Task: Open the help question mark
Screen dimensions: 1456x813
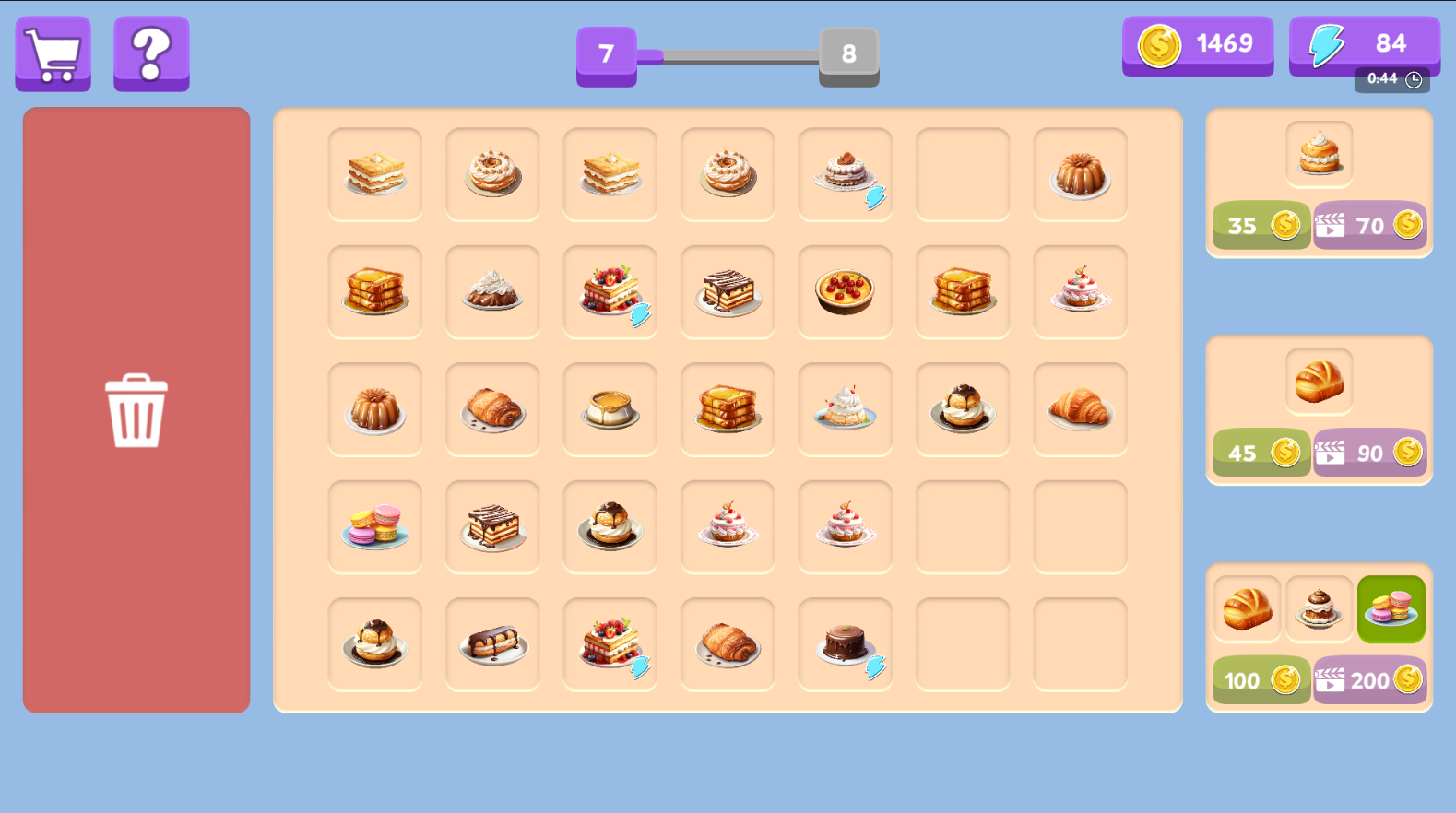Action: click(150, 53)
